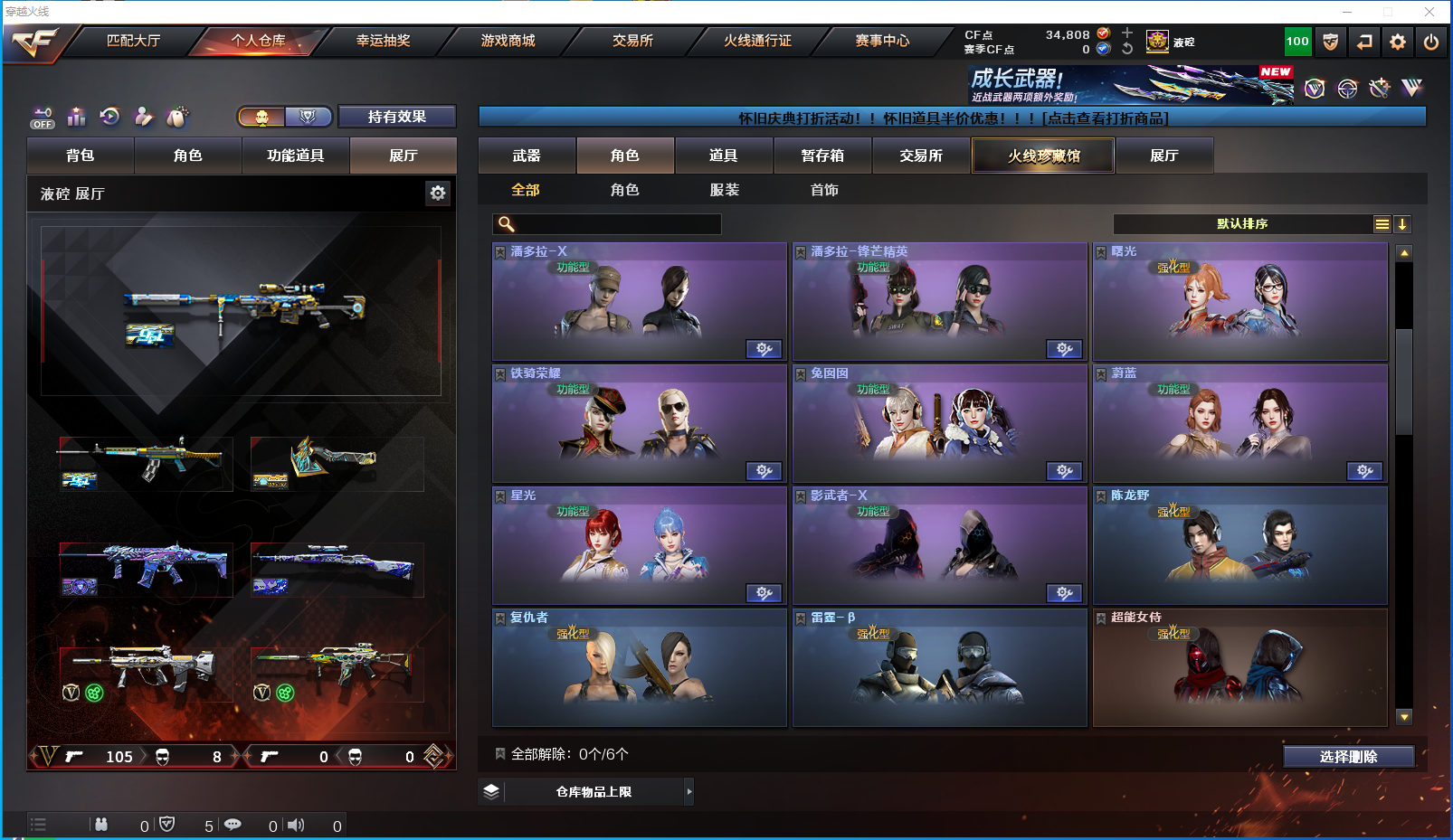Image resolution: width=1453 pixels, height=840 pixels.
Task: Pick the 超能女侍 character card
Action: (1239, 668)
